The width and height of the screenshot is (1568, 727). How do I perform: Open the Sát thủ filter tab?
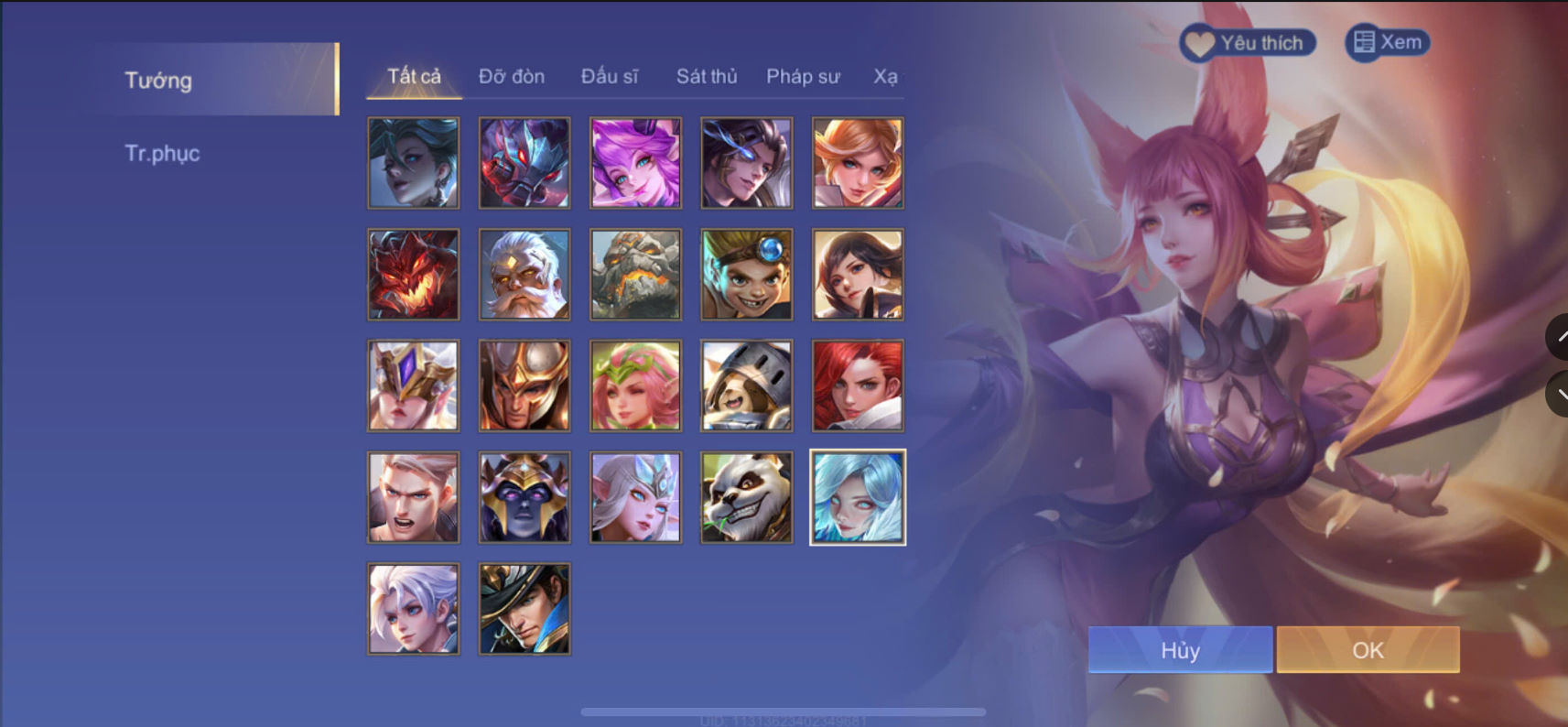[706, 77]
